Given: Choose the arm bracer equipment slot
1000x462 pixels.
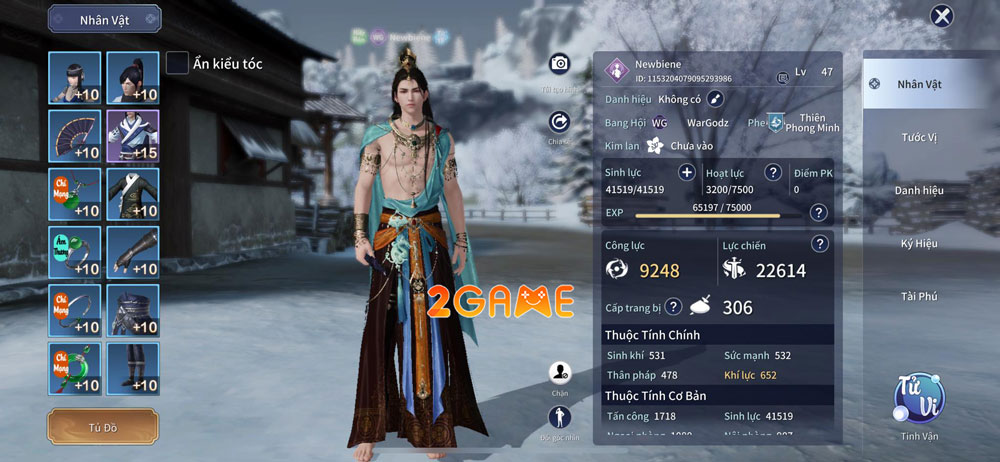Looking at the screenshot, I should pos(132,252).
